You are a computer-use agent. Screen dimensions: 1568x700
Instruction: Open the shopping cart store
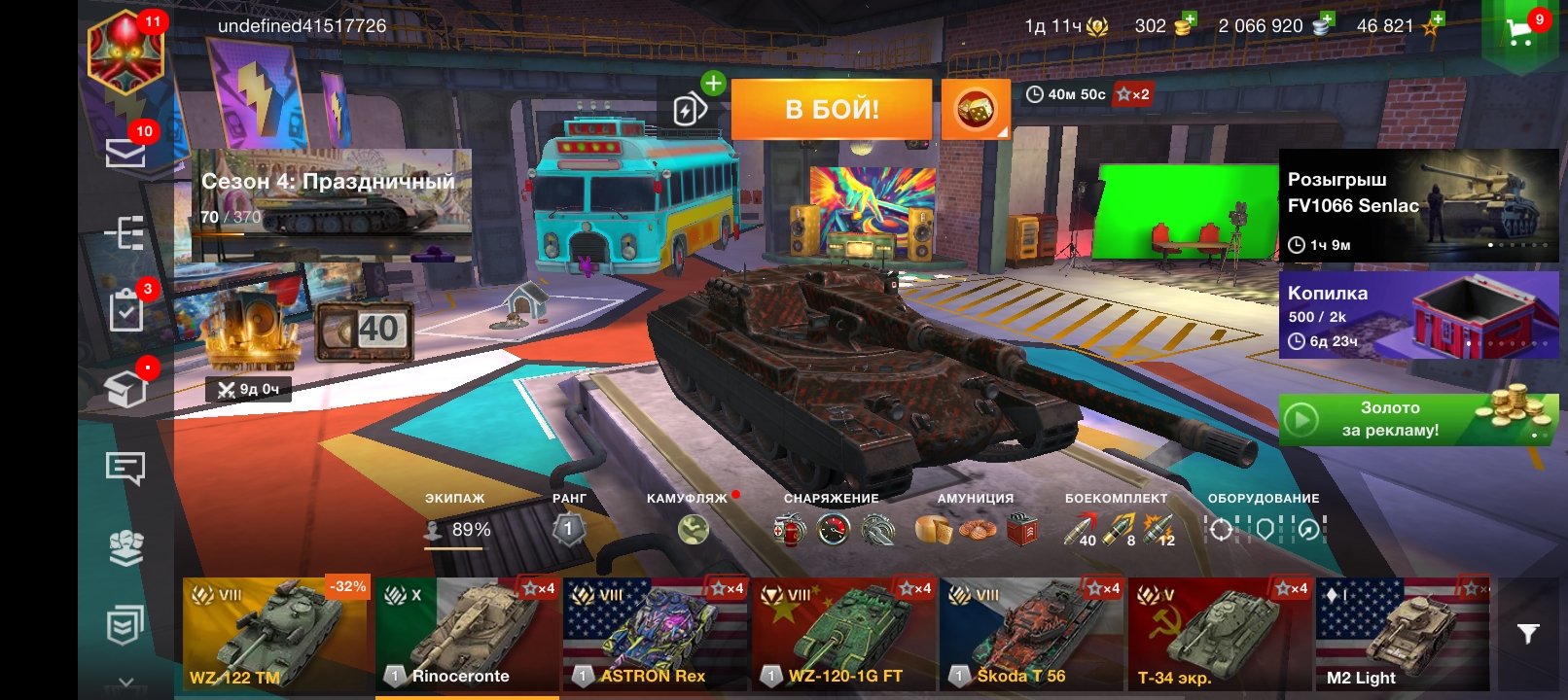pos(1518,34)
